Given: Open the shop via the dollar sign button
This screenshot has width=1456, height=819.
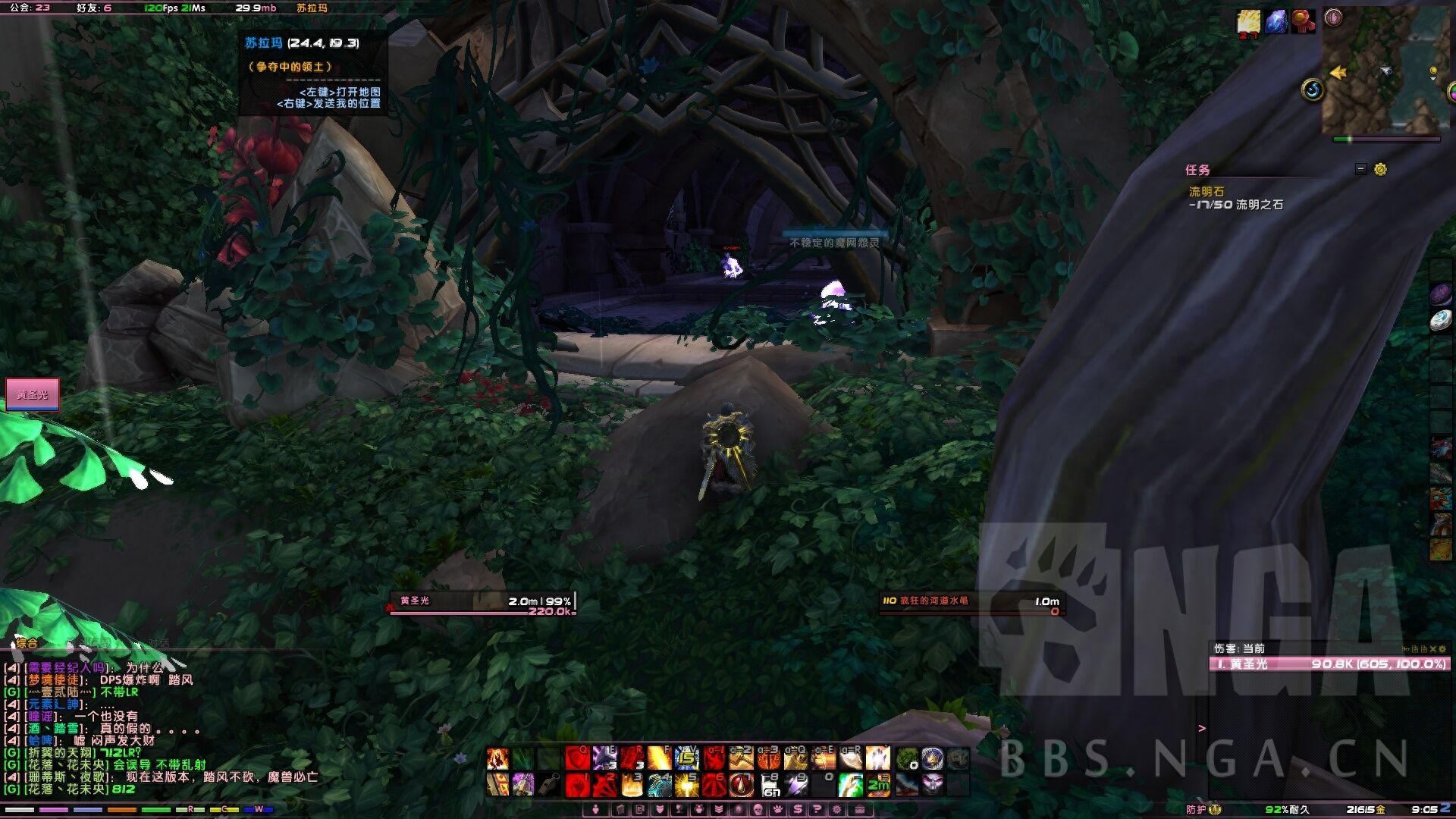Looking at the screenshot, I should pyautogui.click(x=798, y=810).
